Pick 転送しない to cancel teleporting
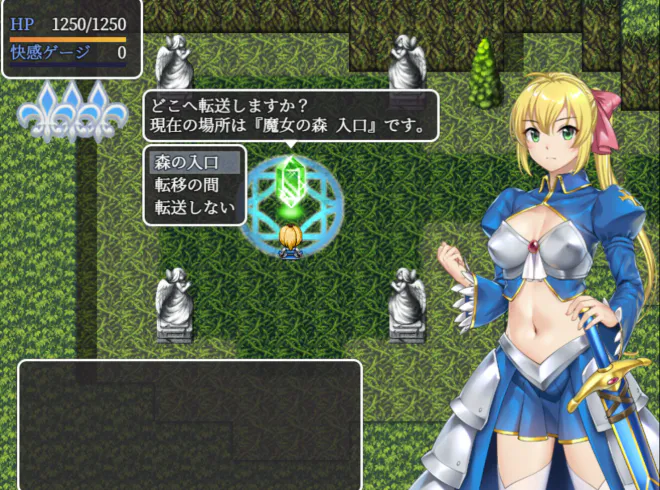660x490 pixels. (194, 208)
